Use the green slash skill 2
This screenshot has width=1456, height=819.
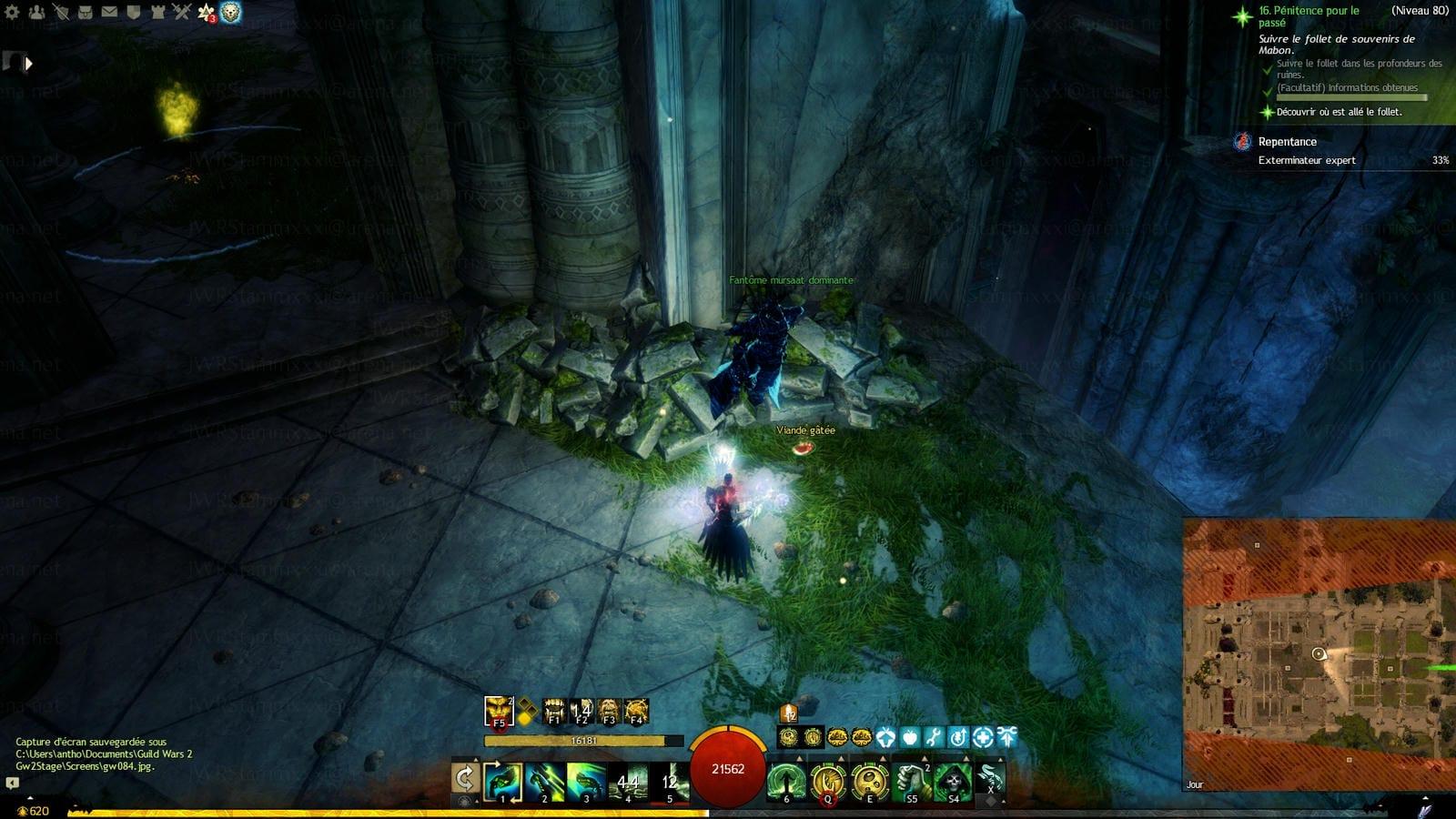(544, 782)
